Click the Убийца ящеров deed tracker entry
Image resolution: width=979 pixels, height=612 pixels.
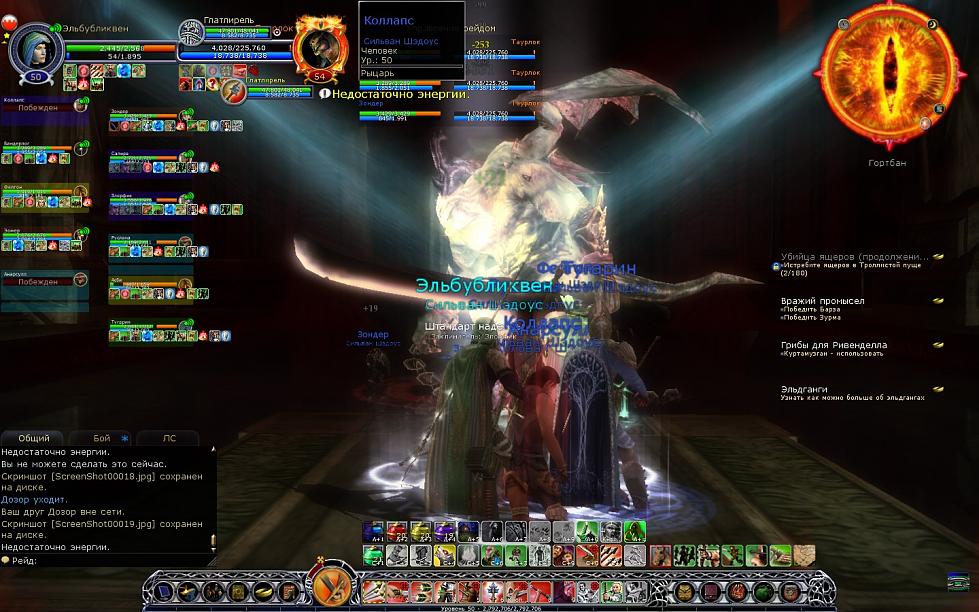(855, 257)
